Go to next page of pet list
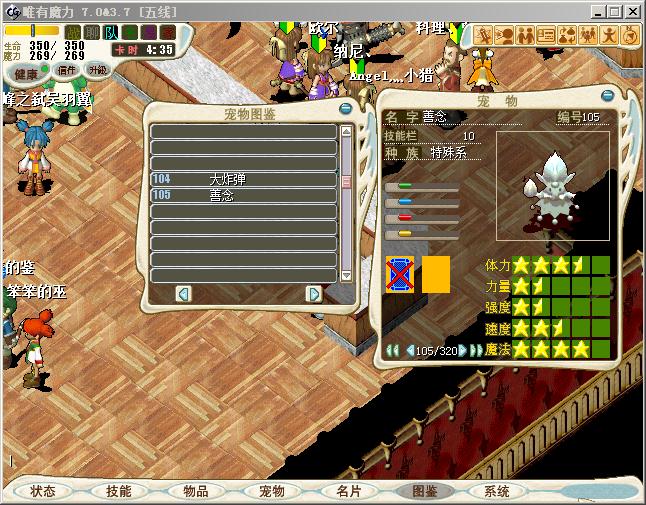This screenshot has height=505, width=646. click(x=313, y=293)
